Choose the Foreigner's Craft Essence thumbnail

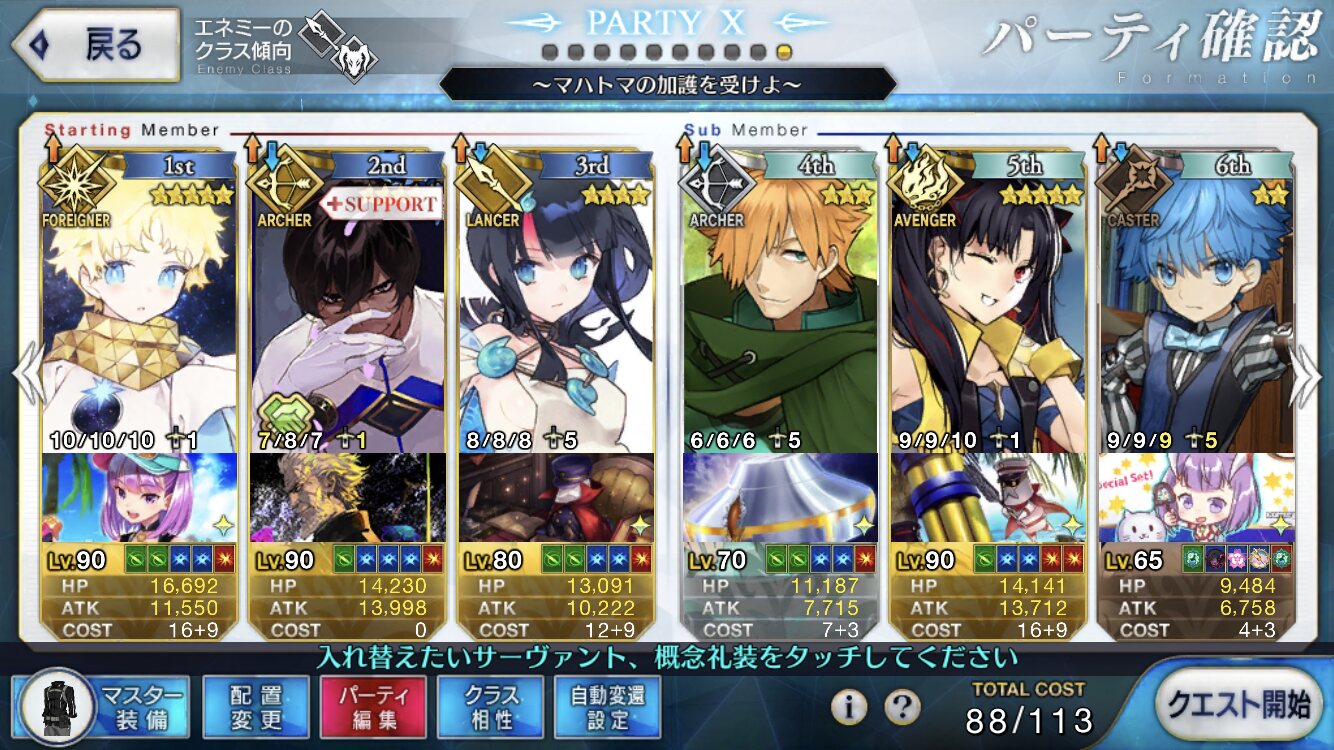tap(138, 497)
